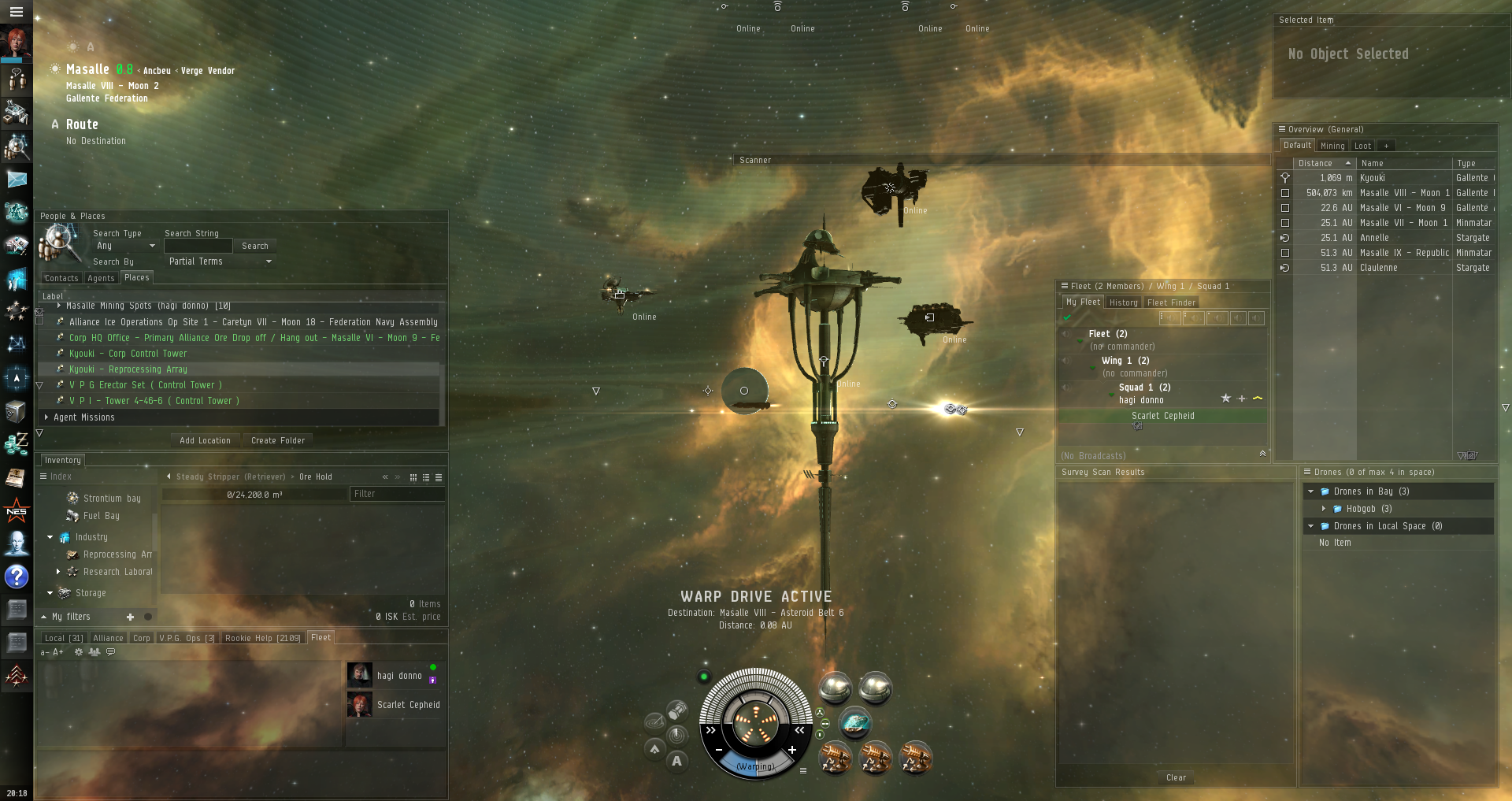This screenshot has height=801, width=1512.
Task: Open the help question mark icon
Action: (17, 577)
